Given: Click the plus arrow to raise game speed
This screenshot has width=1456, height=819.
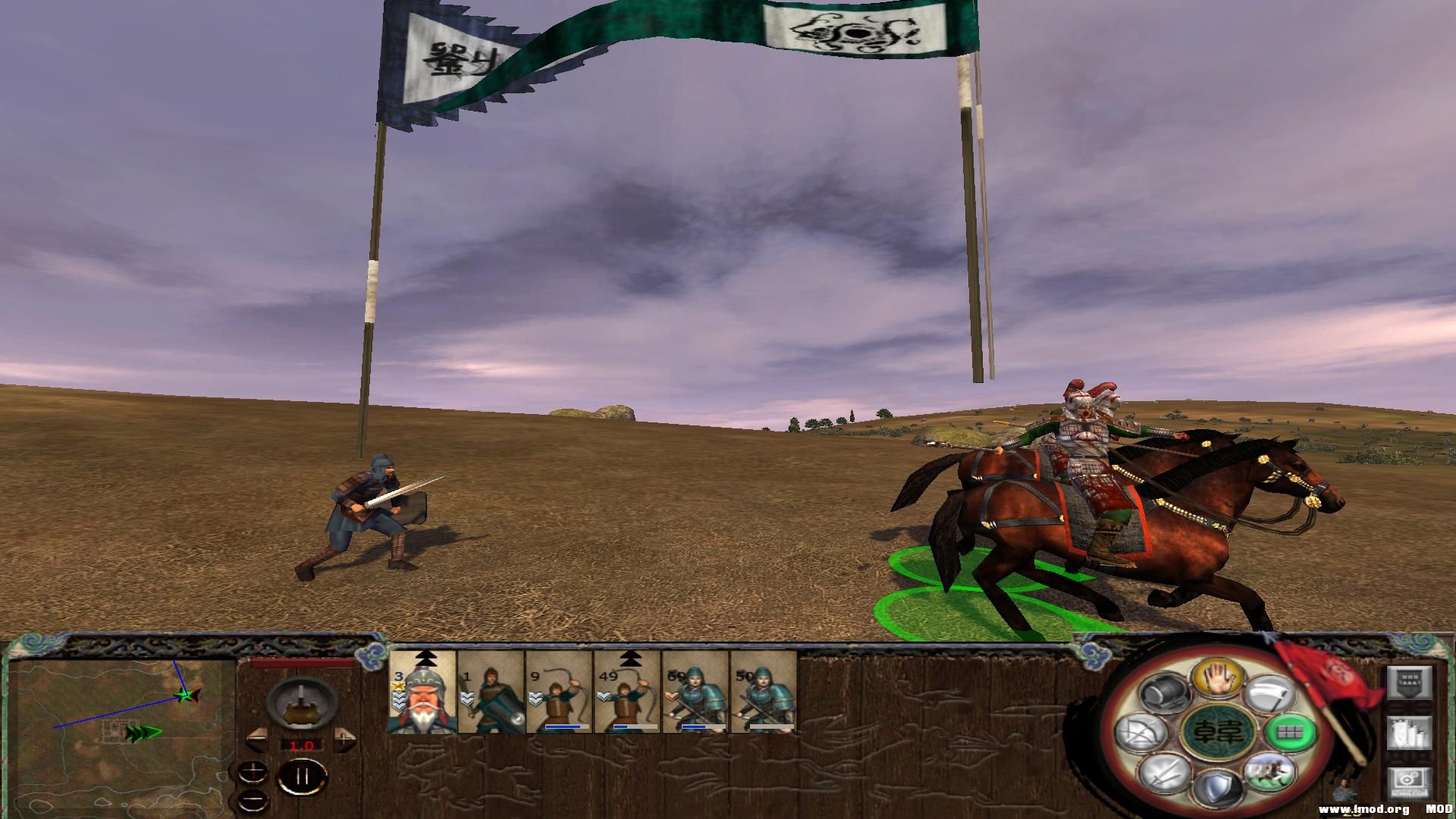Looking at the screenshot, I should (x=344, y=739).
